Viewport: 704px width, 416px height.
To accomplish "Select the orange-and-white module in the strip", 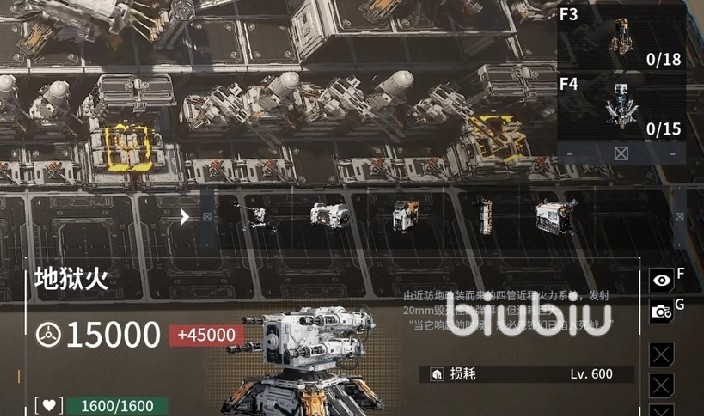I will tap(405, 215).
